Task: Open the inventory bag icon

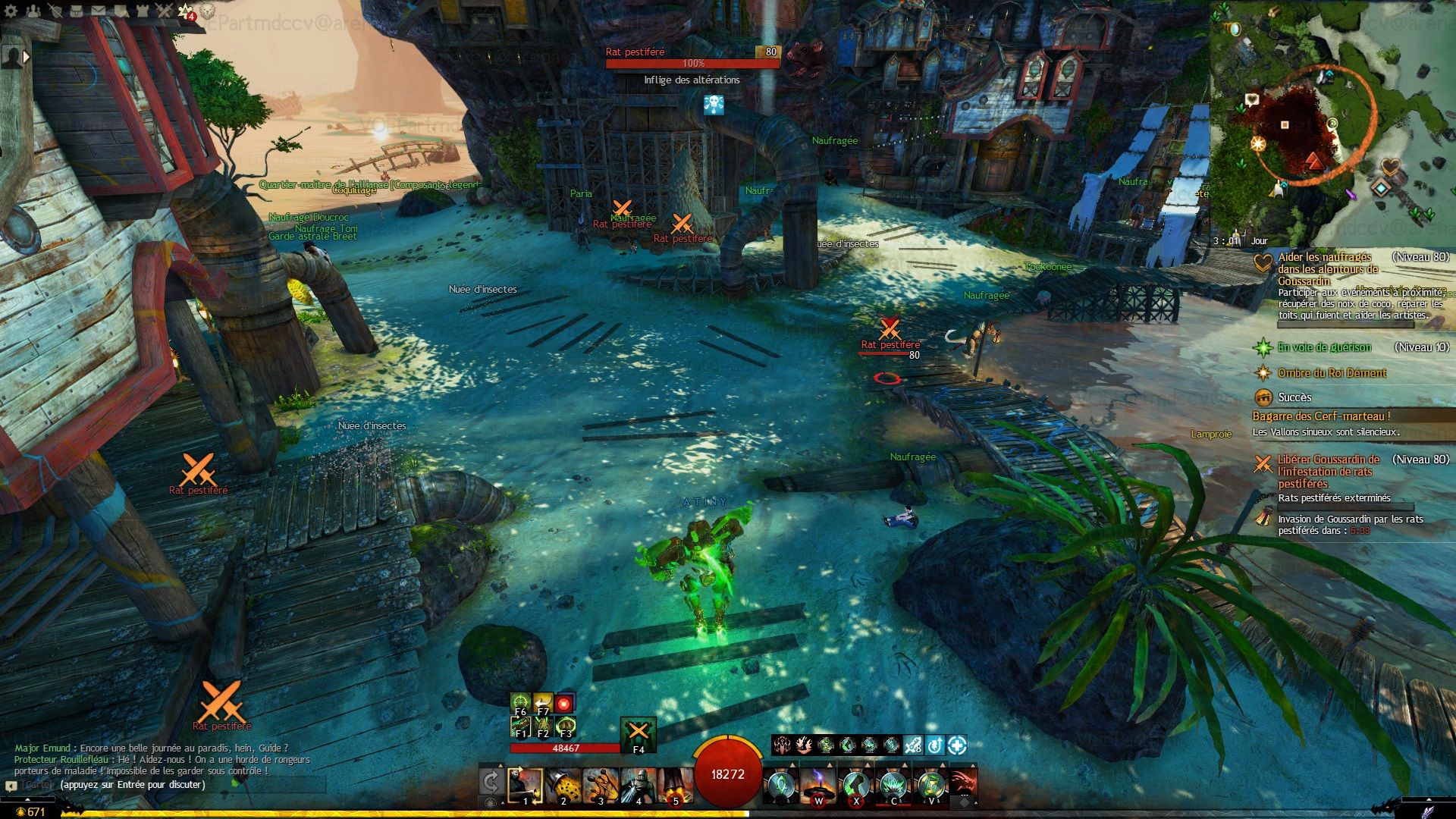Action: (77, 11)
